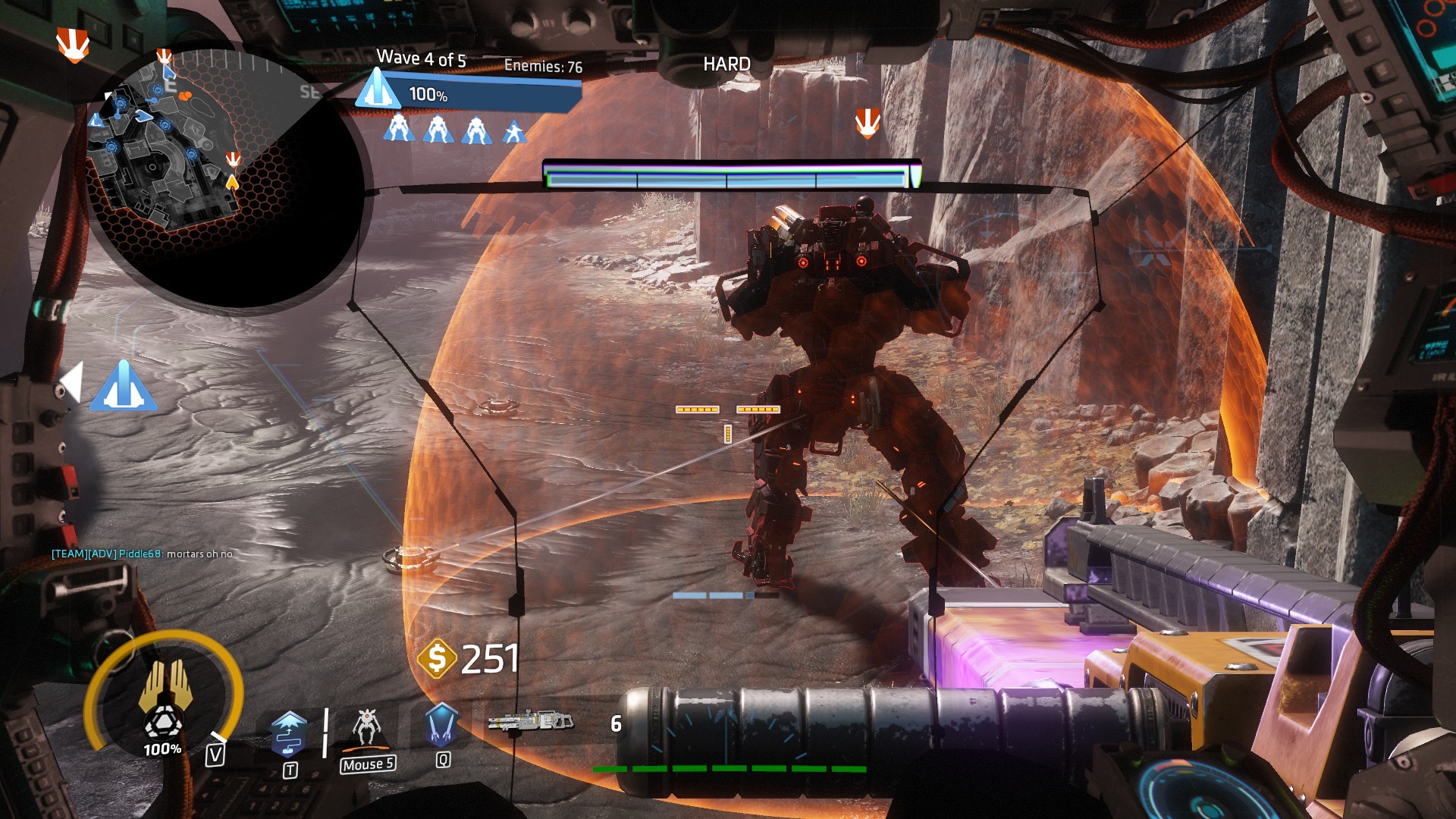Select the Harvester triangle icon beside the 100% bar
Image resolution: width=1456 pixels, height=819 pixels.
379,91
